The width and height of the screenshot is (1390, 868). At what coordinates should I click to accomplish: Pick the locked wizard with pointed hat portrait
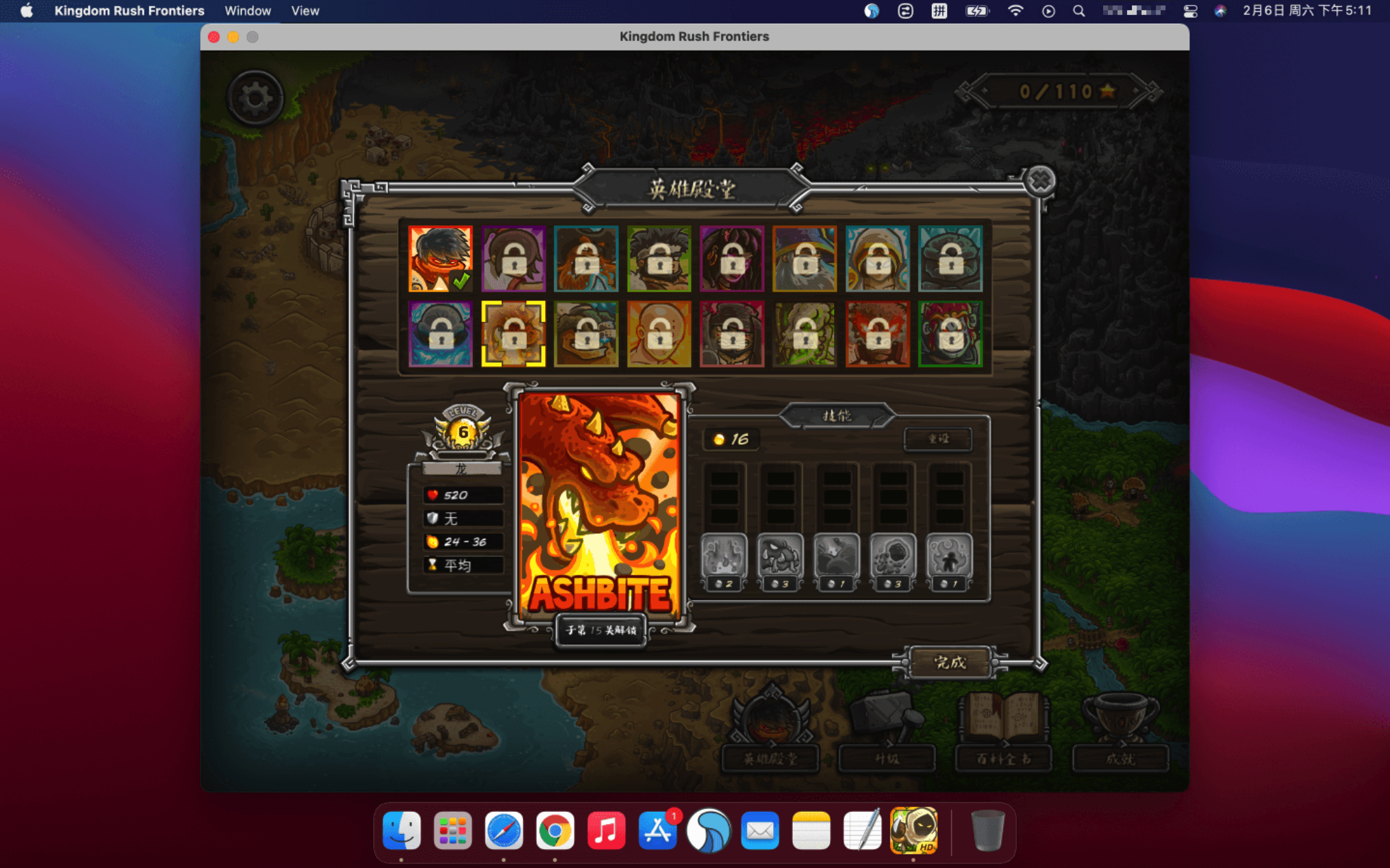click(x=805, y=259)
